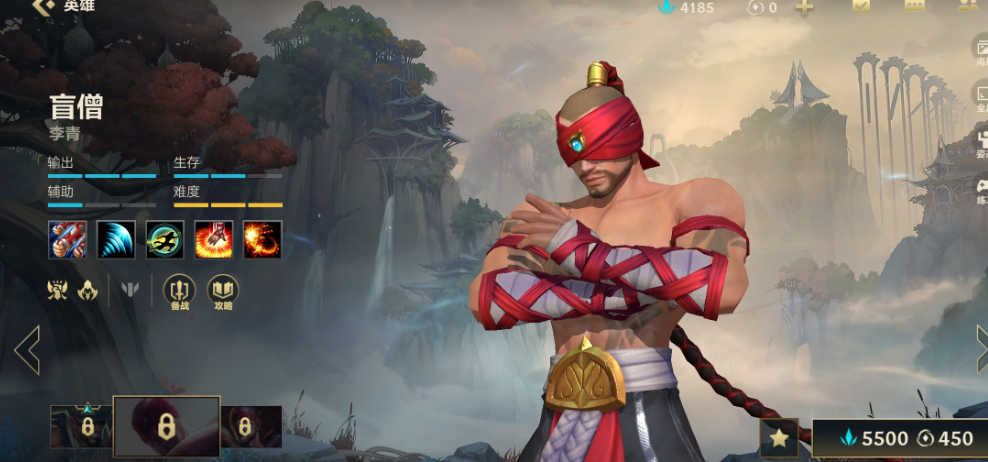
Task: View the red ground-slam fist ability
Action: pos(214,240)
